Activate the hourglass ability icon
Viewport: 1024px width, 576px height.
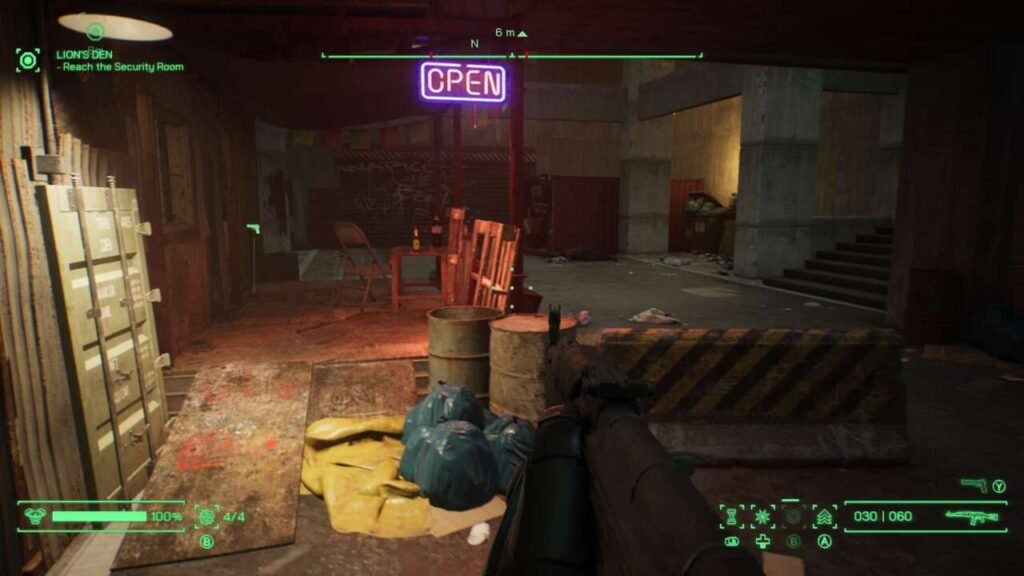tap(733, 517)
